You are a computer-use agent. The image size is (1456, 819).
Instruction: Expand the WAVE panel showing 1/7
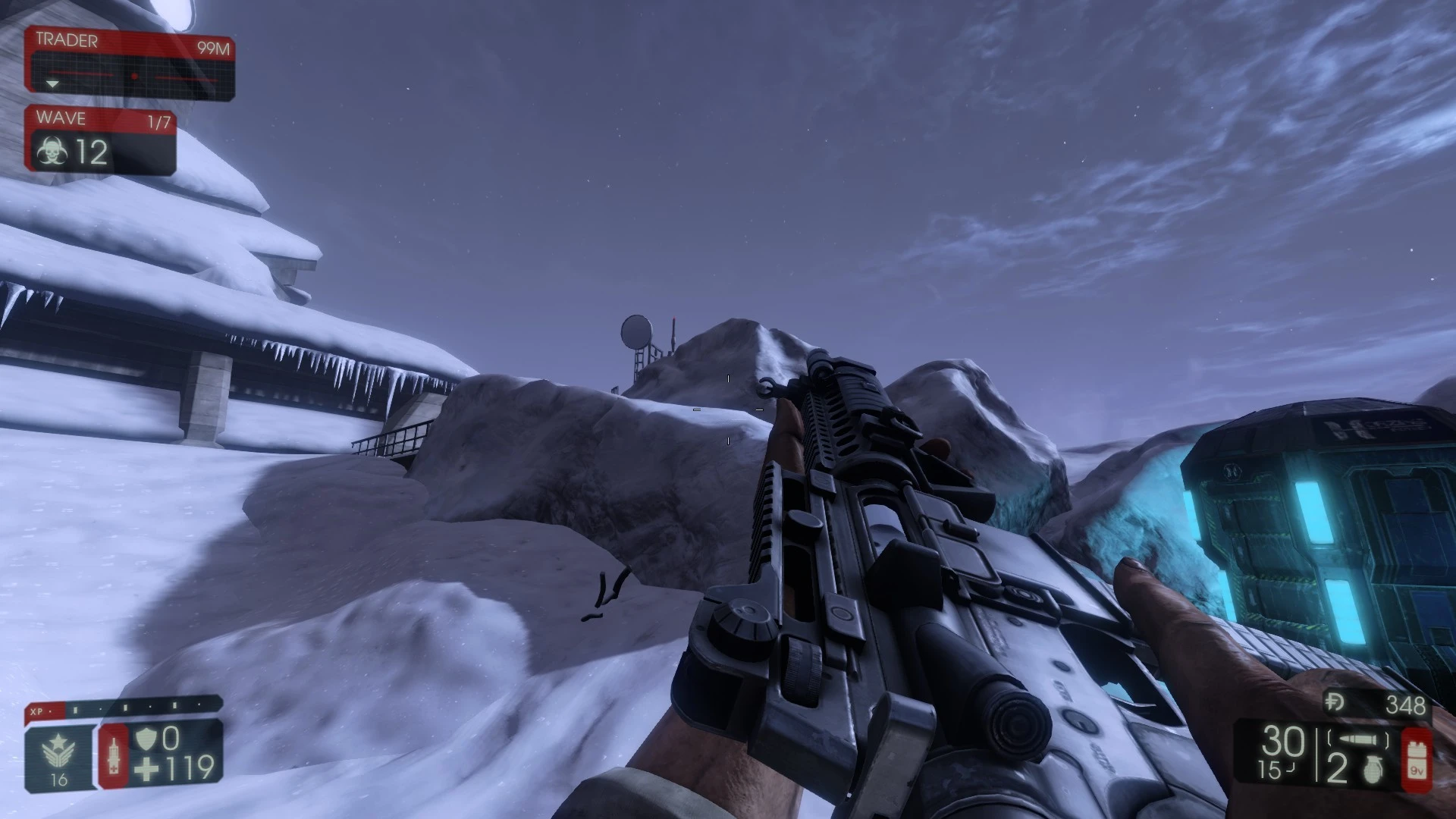click(x=159, y=118)
